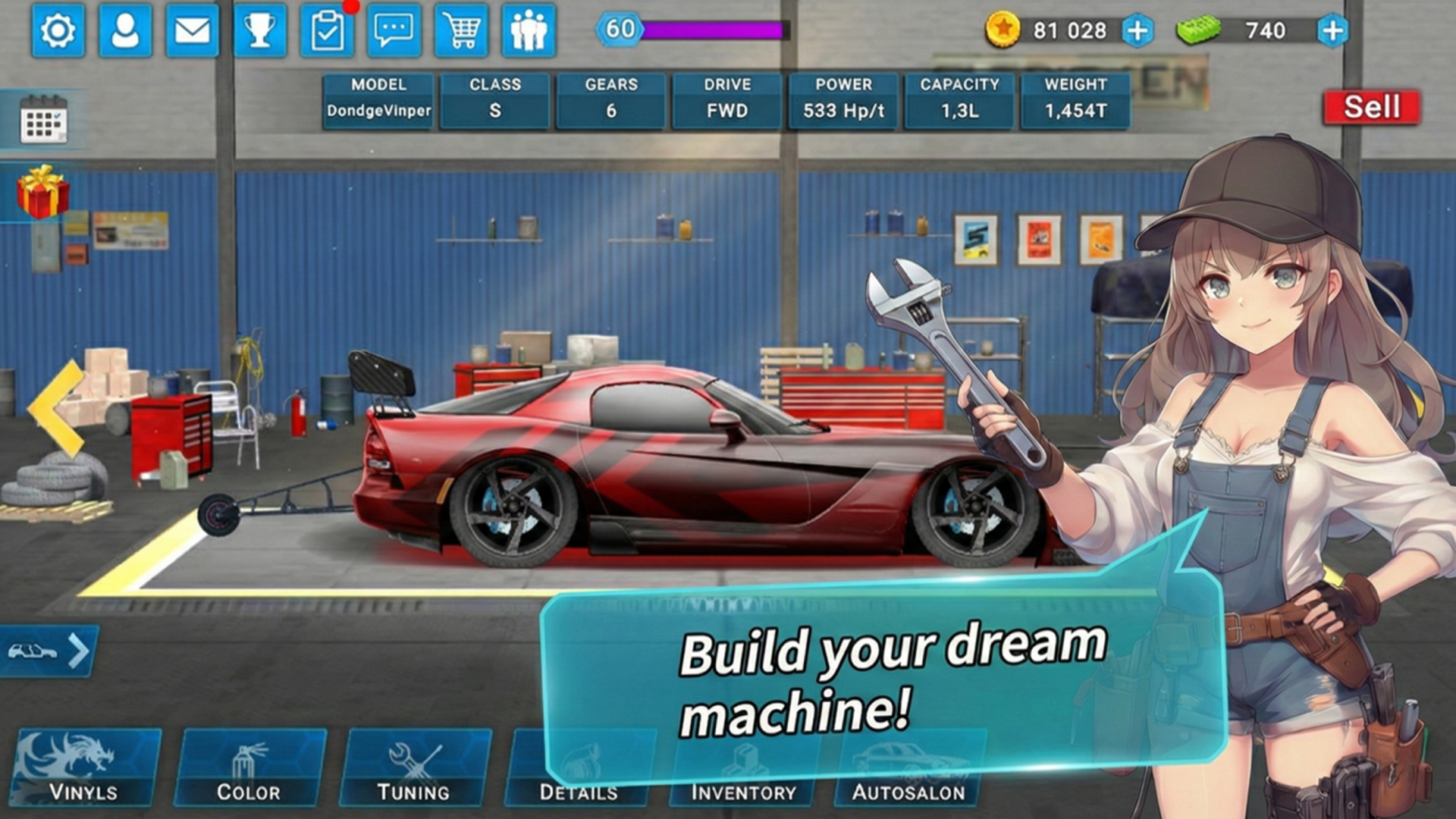The width and height of the screenshot is (1456, 819).
Task: Visit the shopping cart store
Action: 462,31
